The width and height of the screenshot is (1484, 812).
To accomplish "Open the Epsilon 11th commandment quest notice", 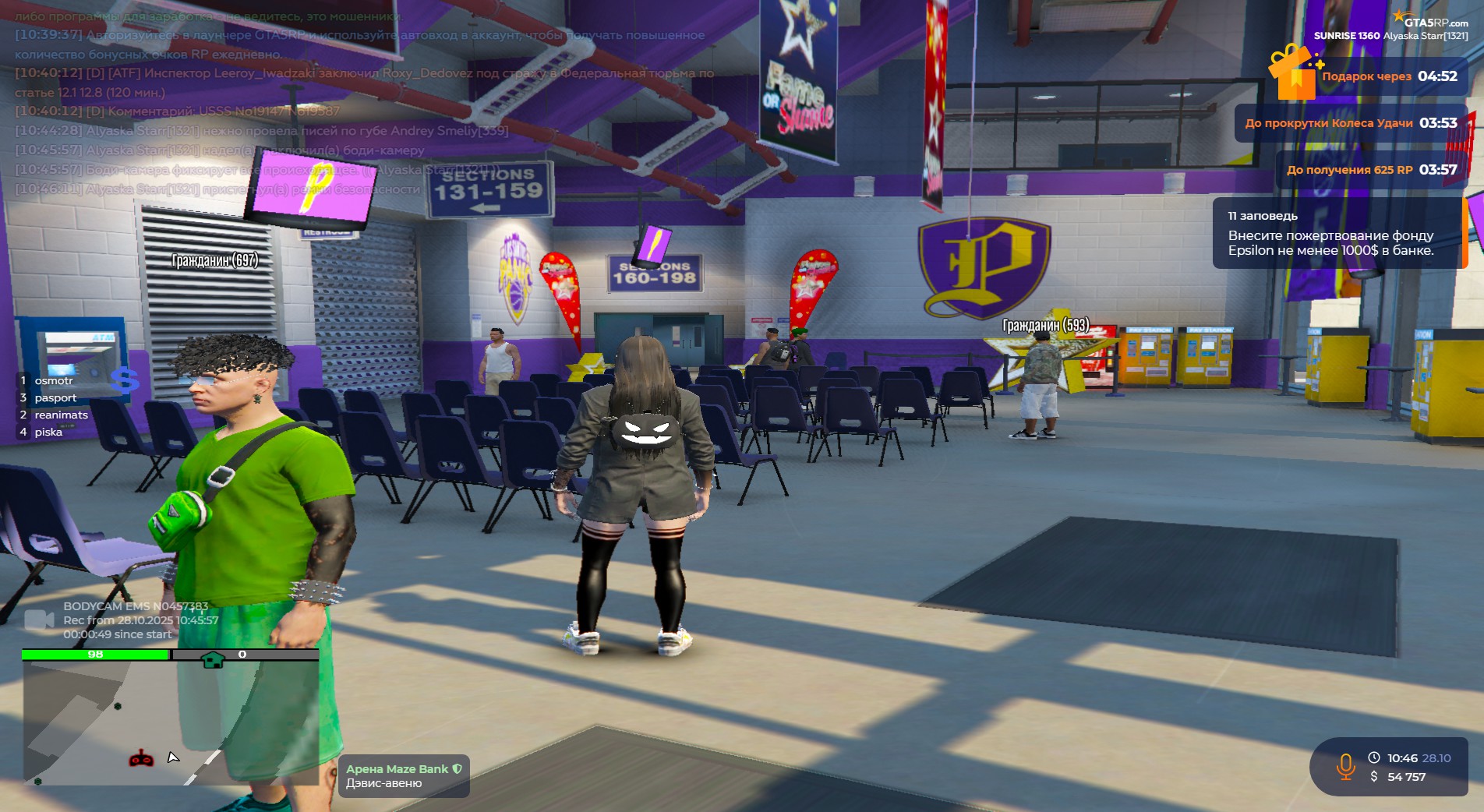I will [x=1337, y=233].
